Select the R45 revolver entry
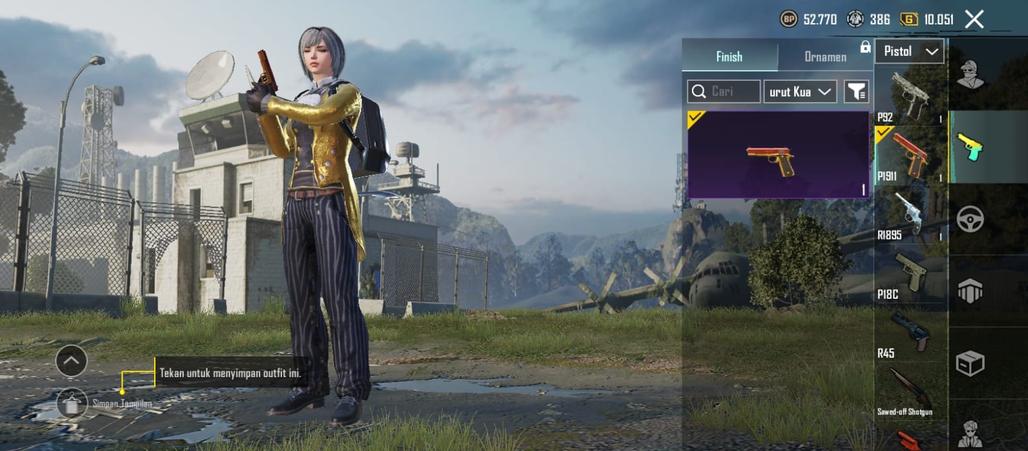Image resolution: width=1028 pixels, height=451 pixels. (x=909, y=332)
